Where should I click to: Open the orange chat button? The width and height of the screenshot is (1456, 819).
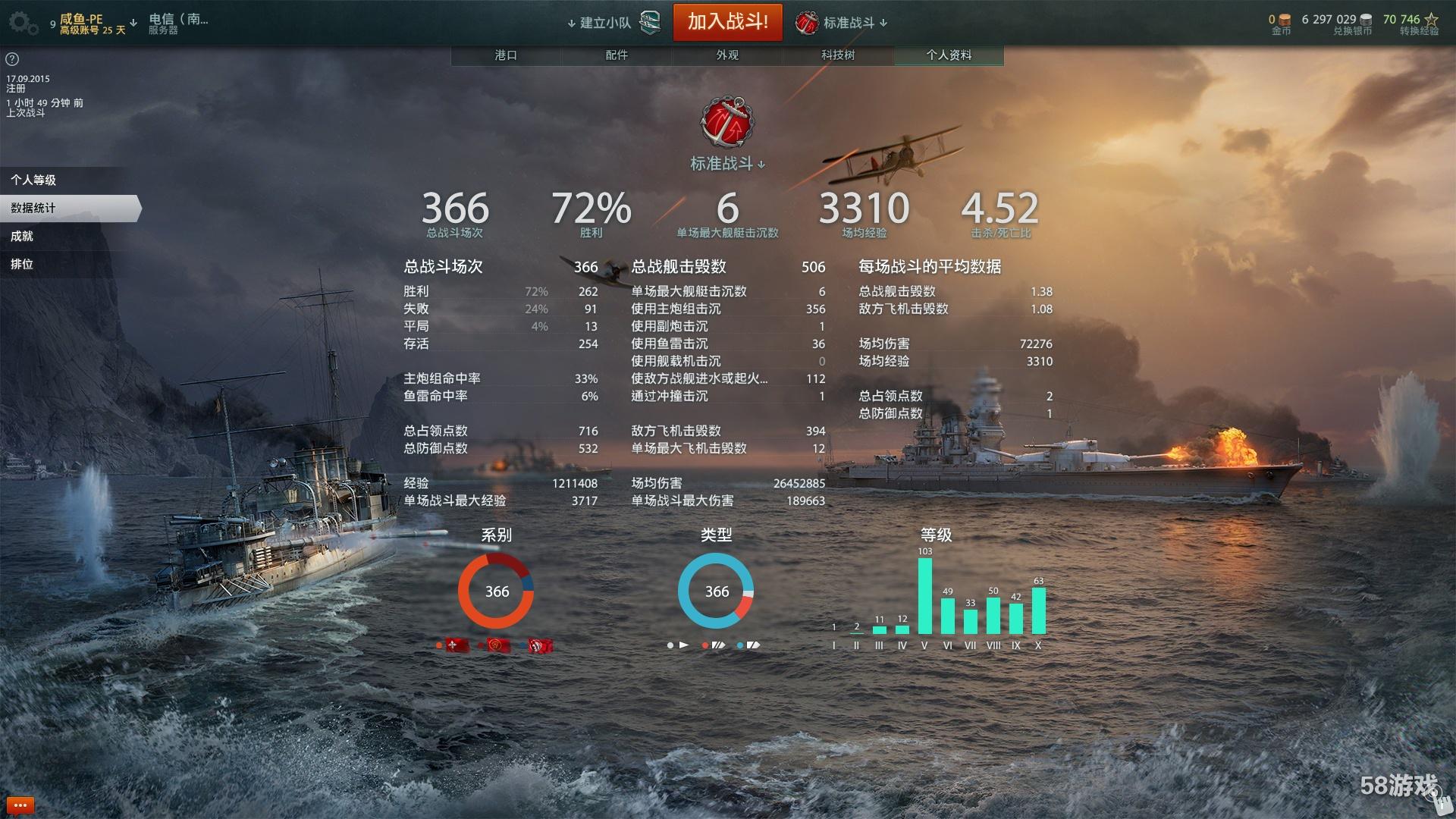(x=20, y=805)
